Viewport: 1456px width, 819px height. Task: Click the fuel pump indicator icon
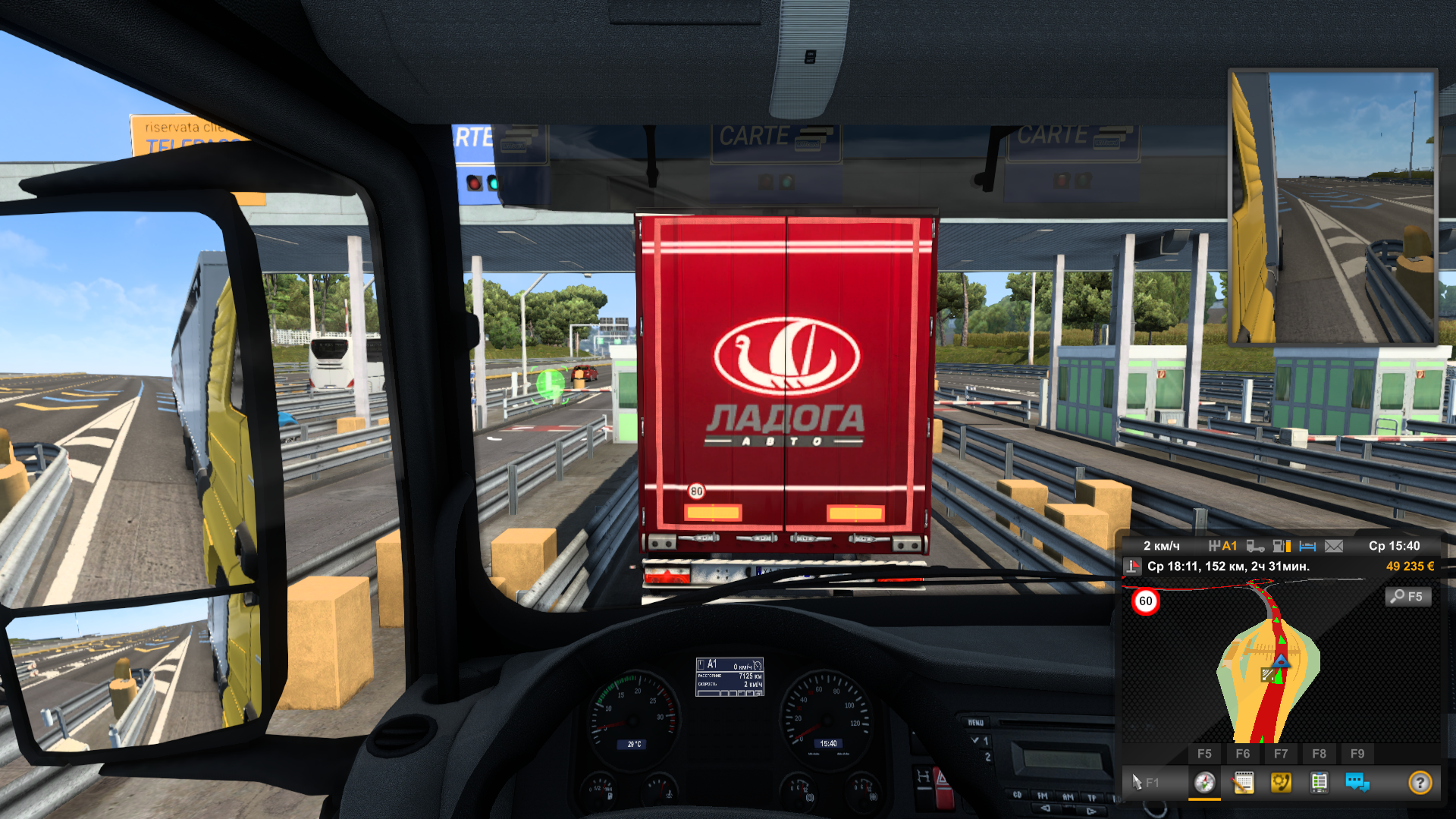pyautogui.click(x=1281, y=546)
